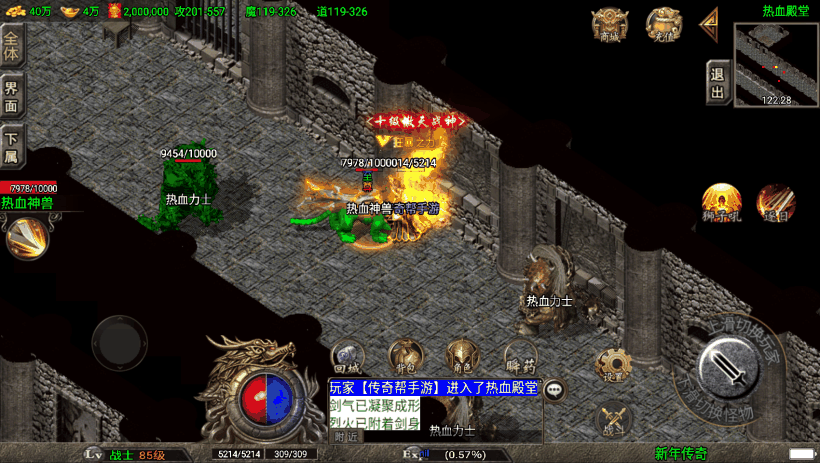Open the dungeon minimap
820x463 pixels.
coord(776,63)
